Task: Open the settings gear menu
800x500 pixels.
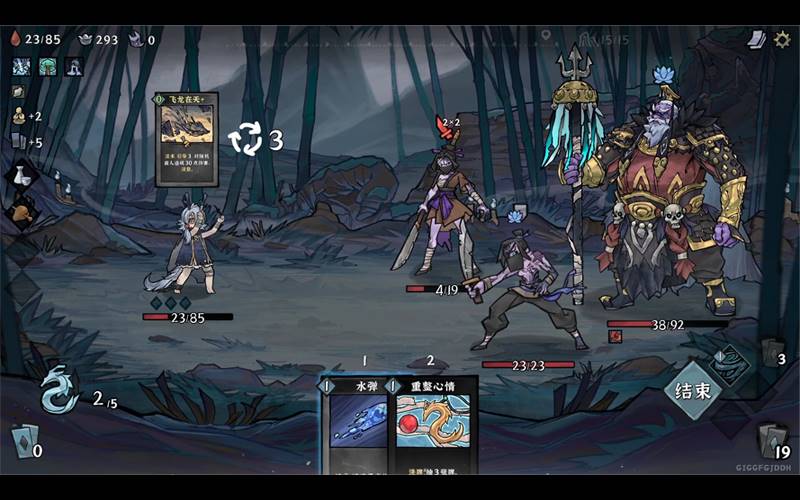Action: (x=782, y=39)
